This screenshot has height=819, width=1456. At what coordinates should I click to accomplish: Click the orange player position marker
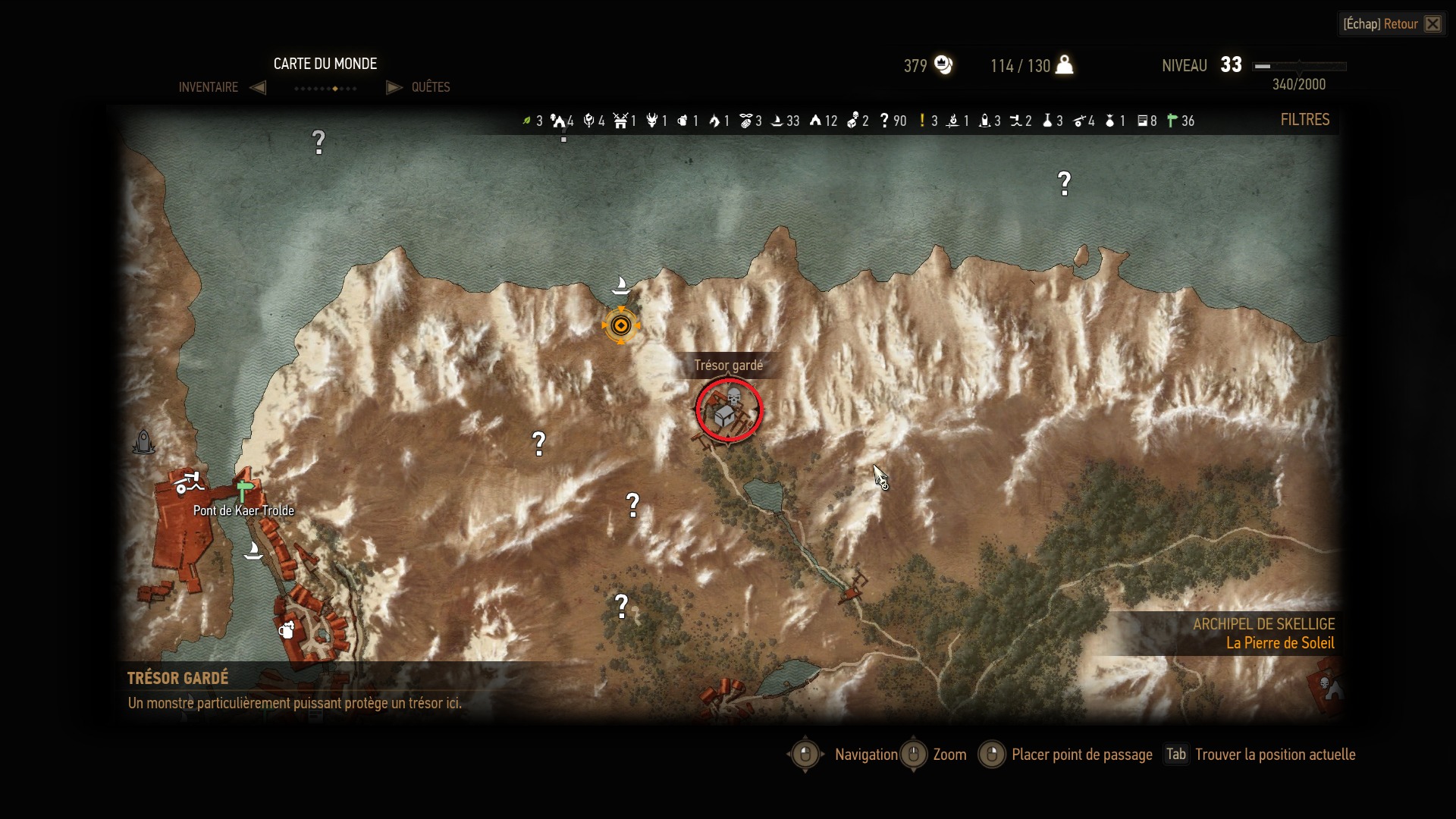pyautogui.click(x=621, y=326)
